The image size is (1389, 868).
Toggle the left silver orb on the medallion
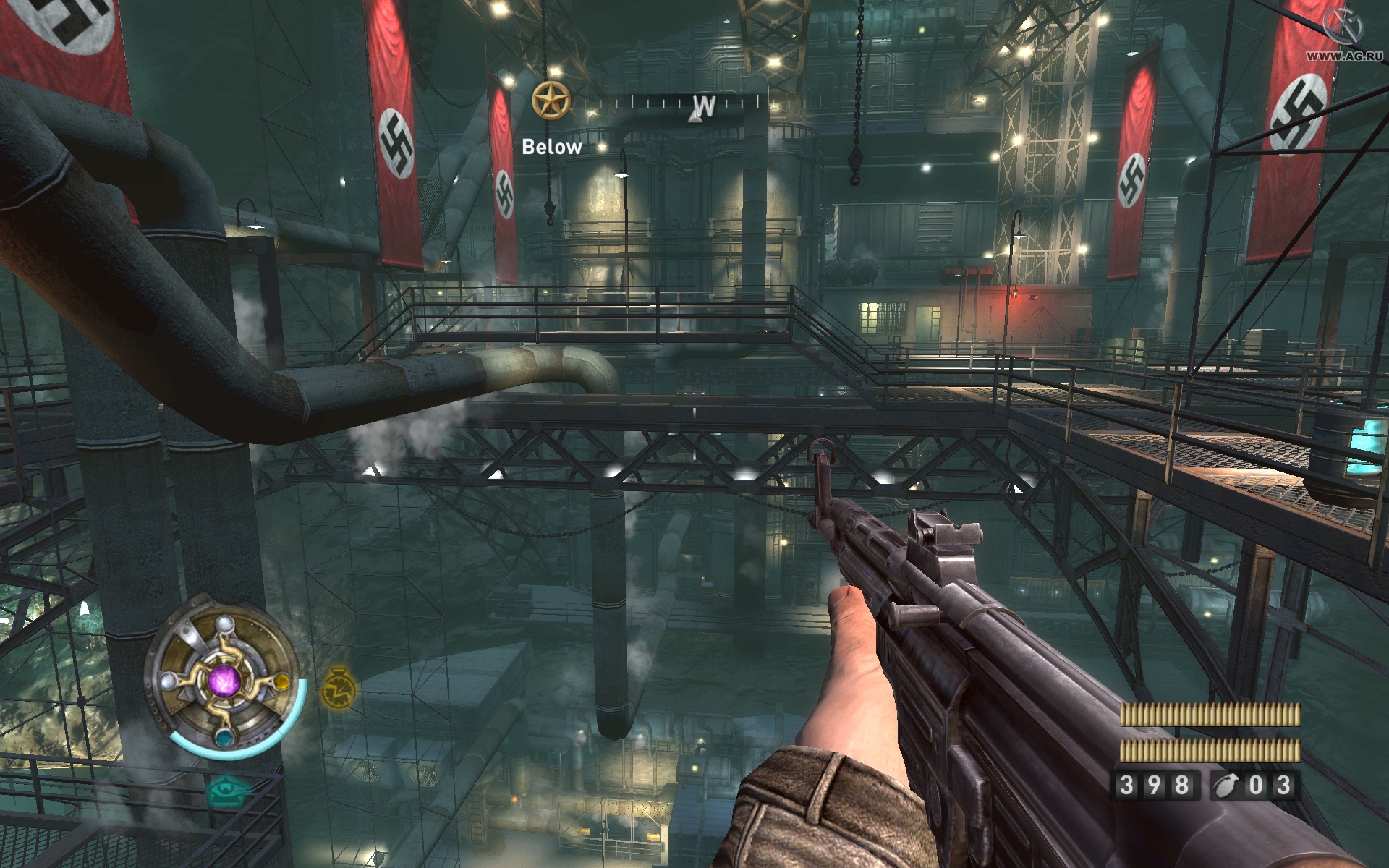pyautogui.click(x=168, y=681)
